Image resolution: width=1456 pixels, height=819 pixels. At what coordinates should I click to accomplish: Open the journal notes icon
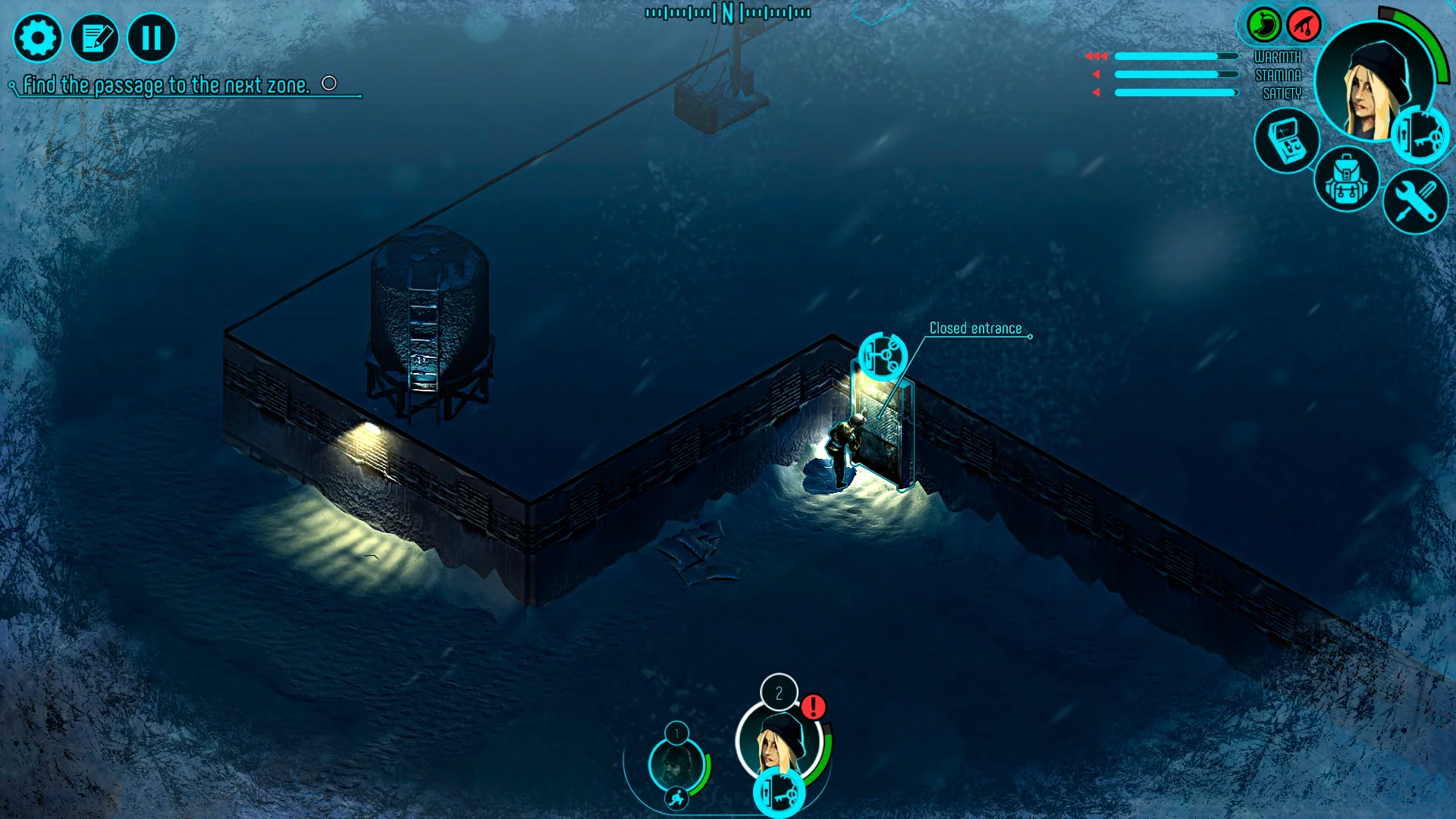pyautogui.click(x=96, y=38)
